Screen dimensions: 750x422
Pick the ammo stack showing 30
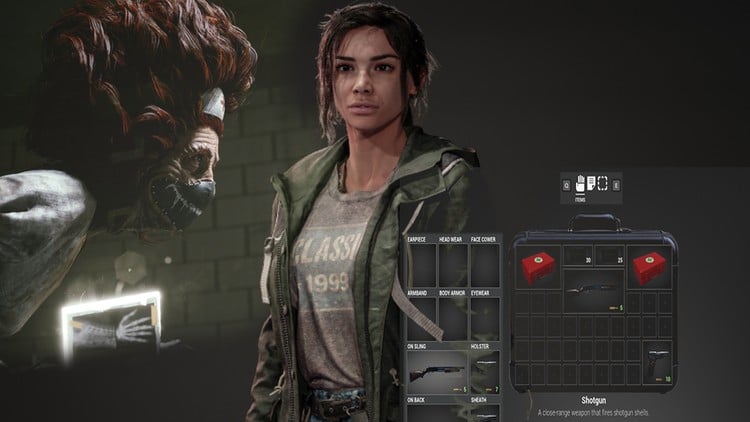[x=578, y=257]
